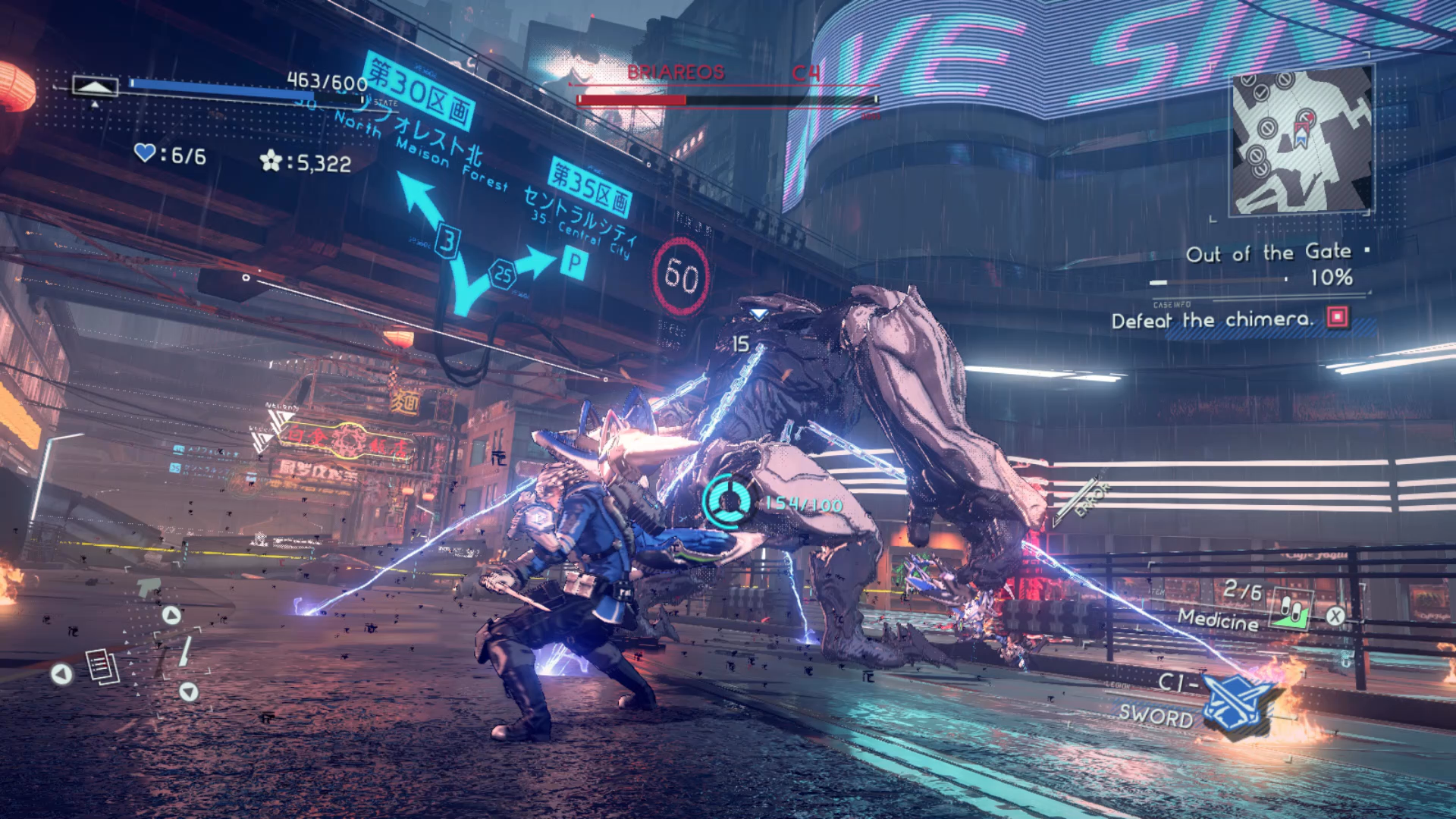Use the Medicine item icon
1456x819 pixels.
pyautogui.click(x=1292, y=610)
